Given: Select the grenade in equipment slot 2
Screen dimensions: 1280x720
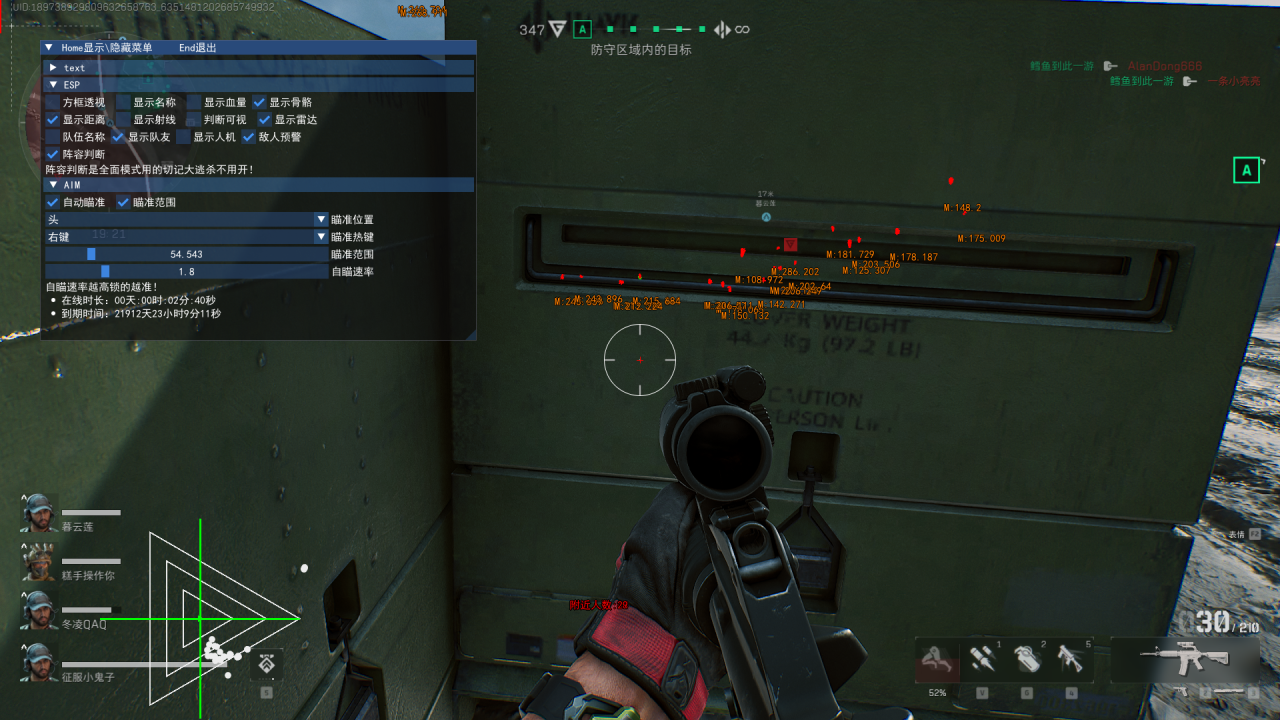Looking at the screenshot, I should point(1029,660).
